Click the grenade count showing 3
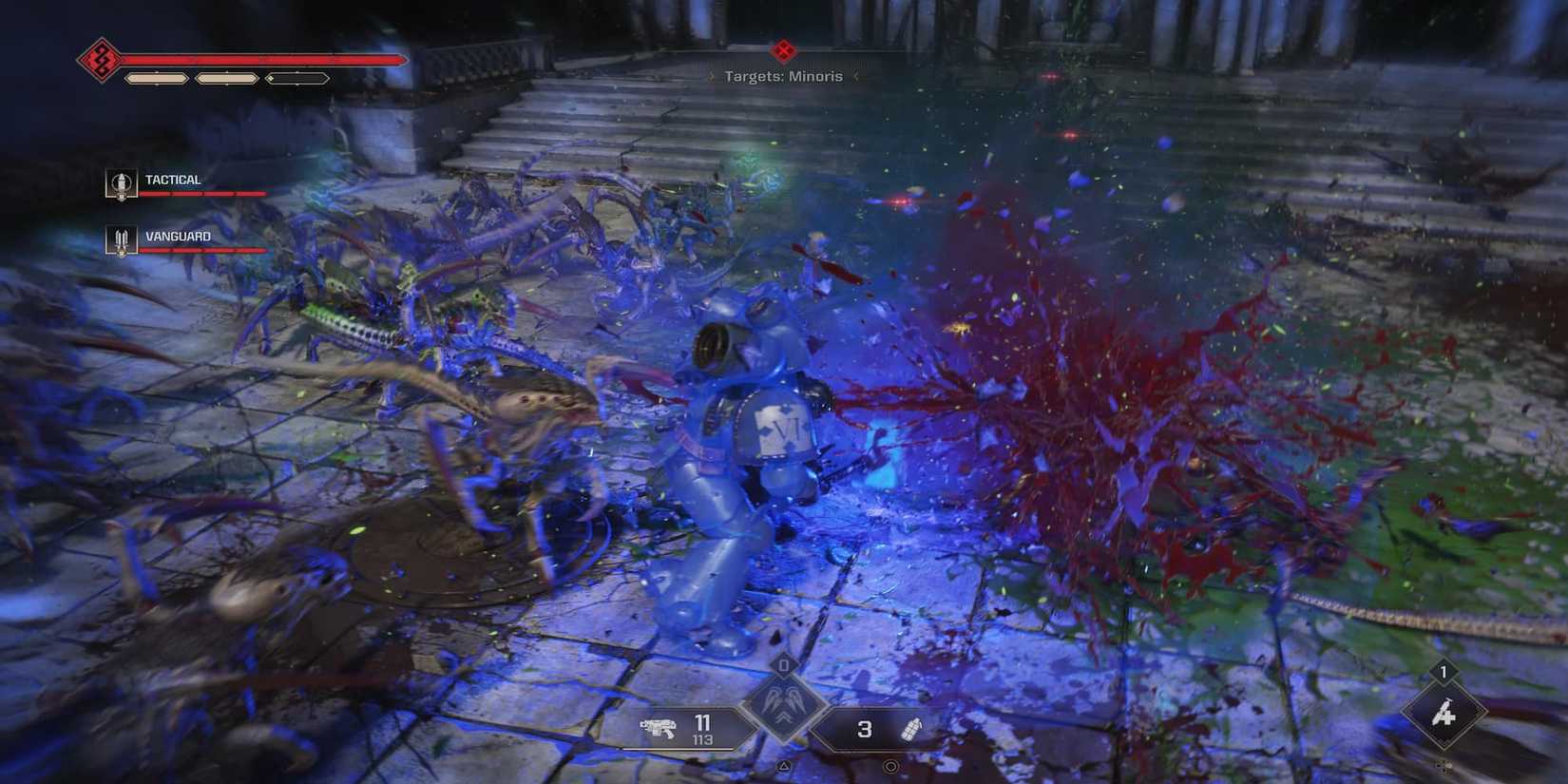The width and height of the screenshot is (1568, 784). (865, 729)
